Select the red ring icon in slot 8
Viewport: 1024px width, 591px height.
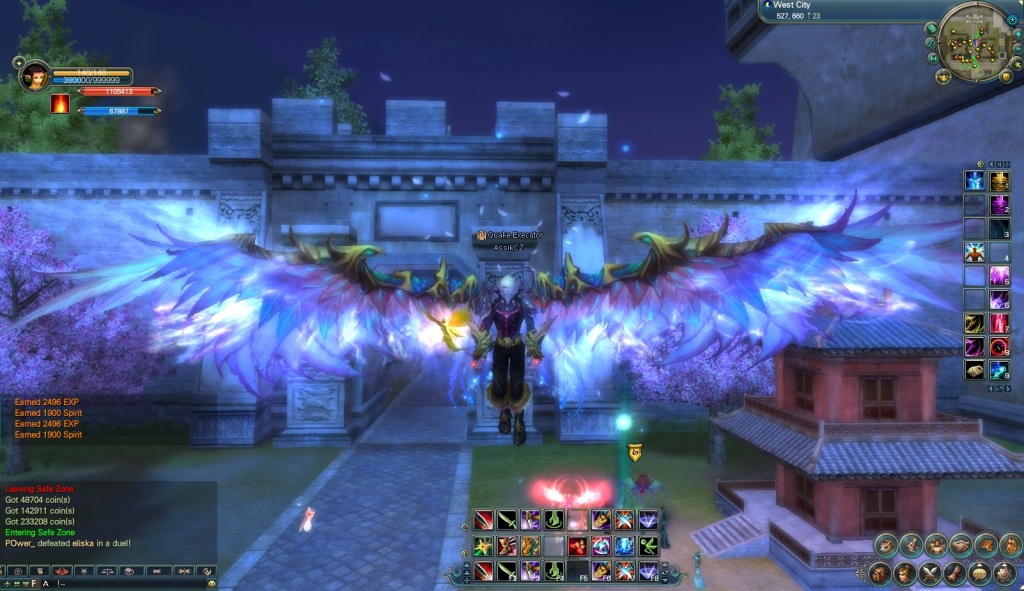click(998, 346)
